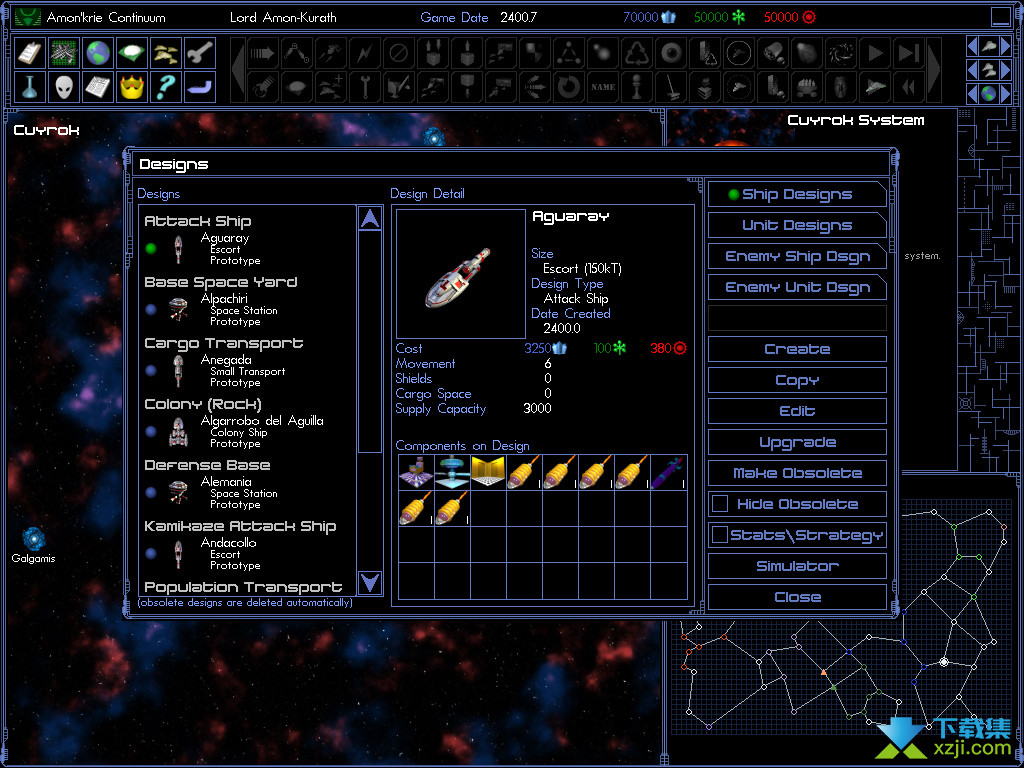Open the yellow crown empire menu icon
1024x768 pixels.
(x=132, y=87)
